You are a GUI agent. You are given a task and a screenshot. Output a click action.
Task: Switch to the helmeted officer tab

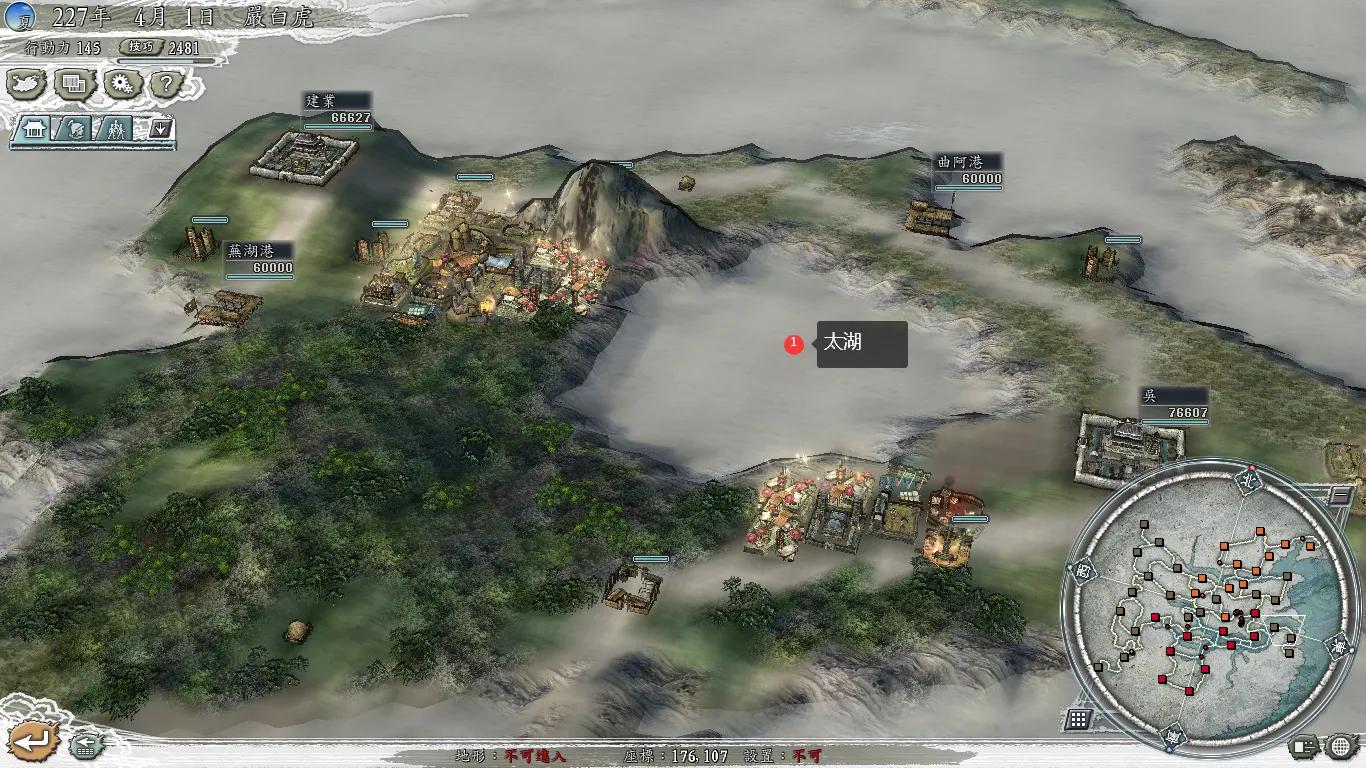click(x=76, y=129)
